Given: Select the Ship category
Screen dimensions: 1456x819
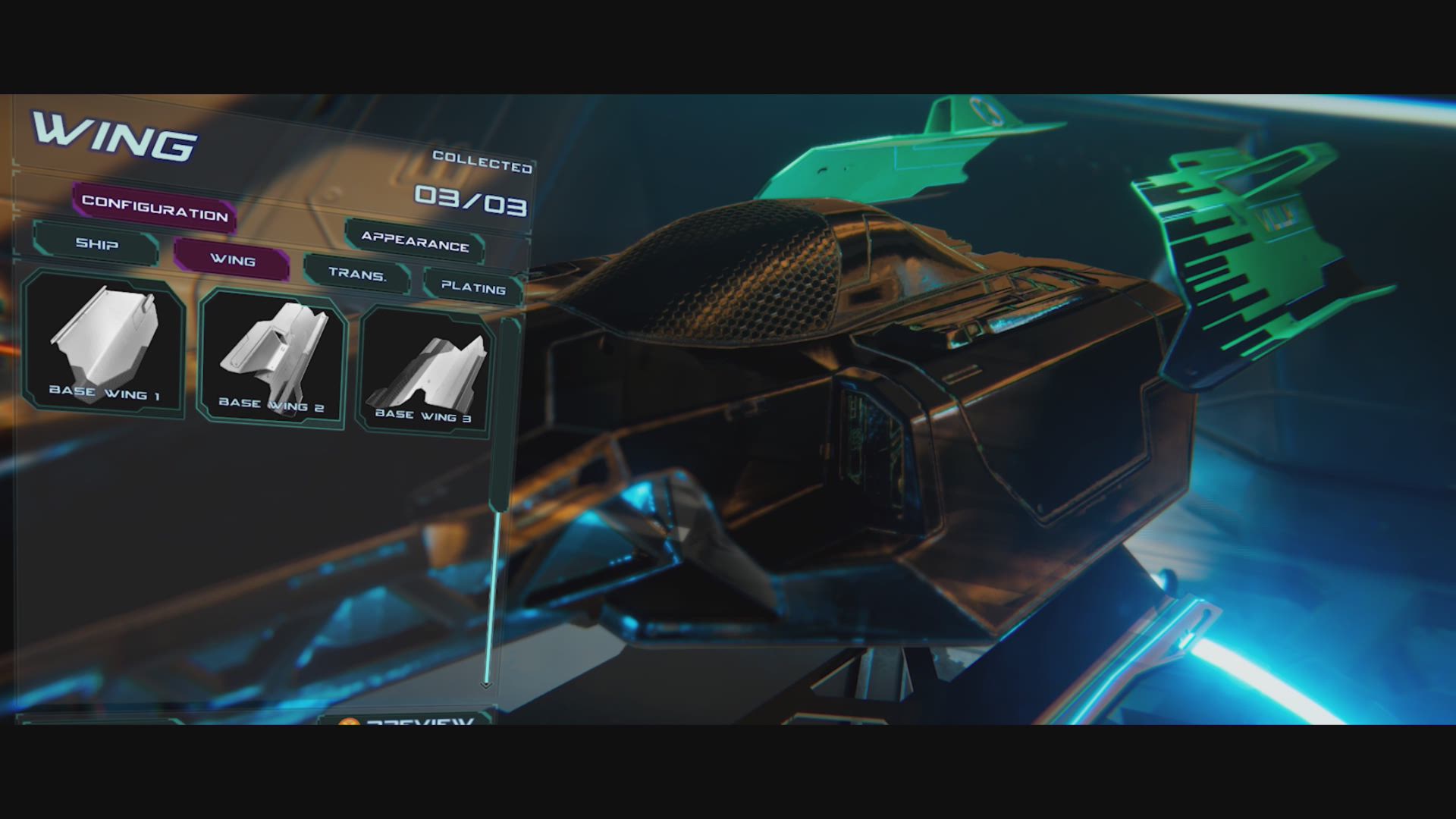Looking at the screenshot, I should click(x=96, y=244).
